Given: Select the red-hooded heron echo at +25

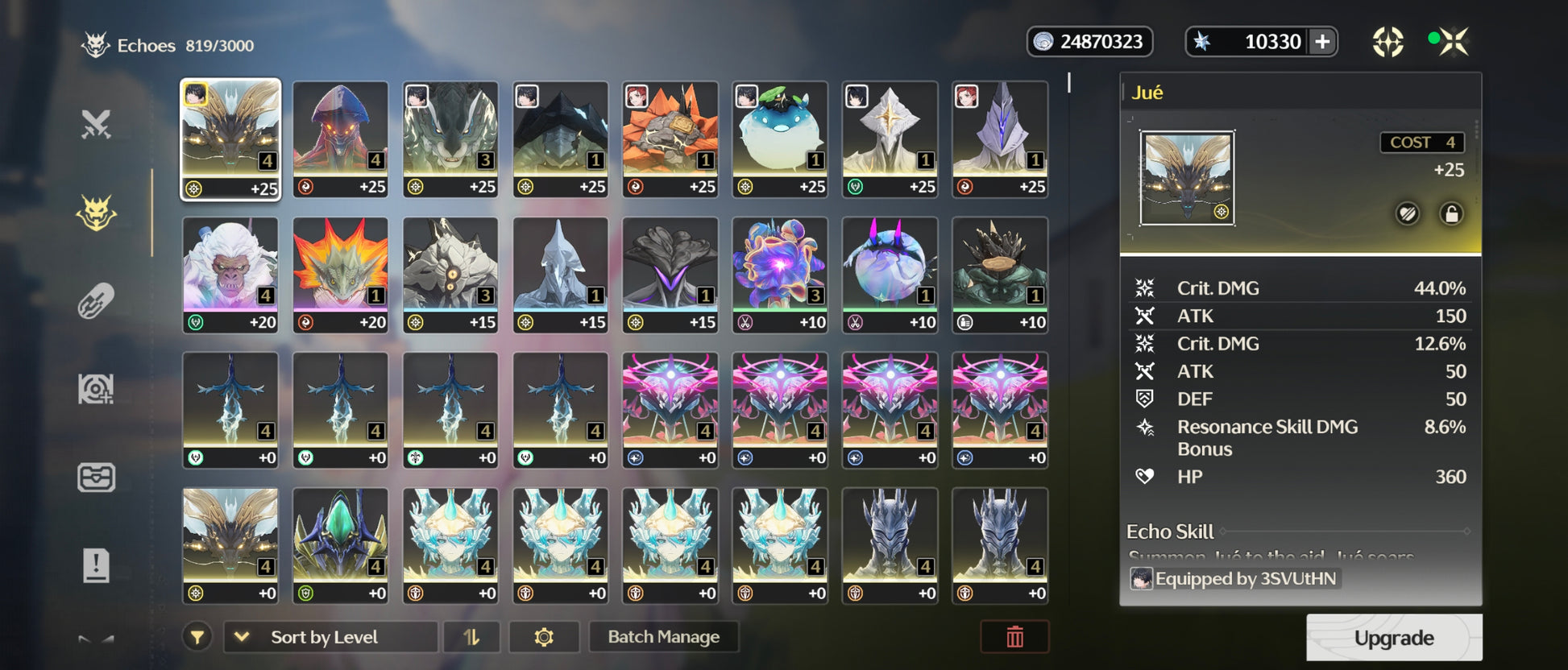Looking at the screenshot, I should click(340, 139).
